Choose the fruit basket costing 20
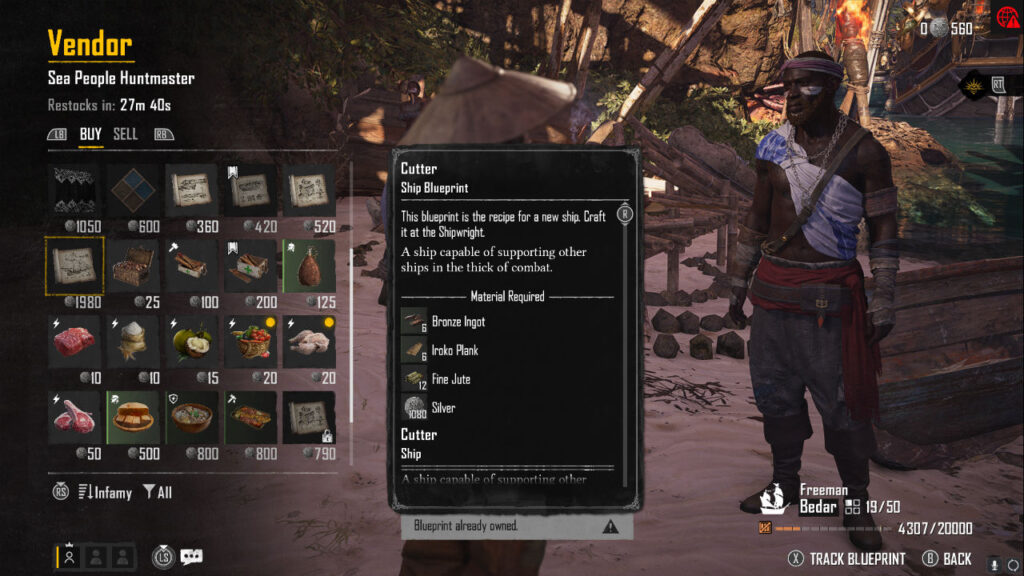Screen dimensions: 1024x576 coord(249,342)
